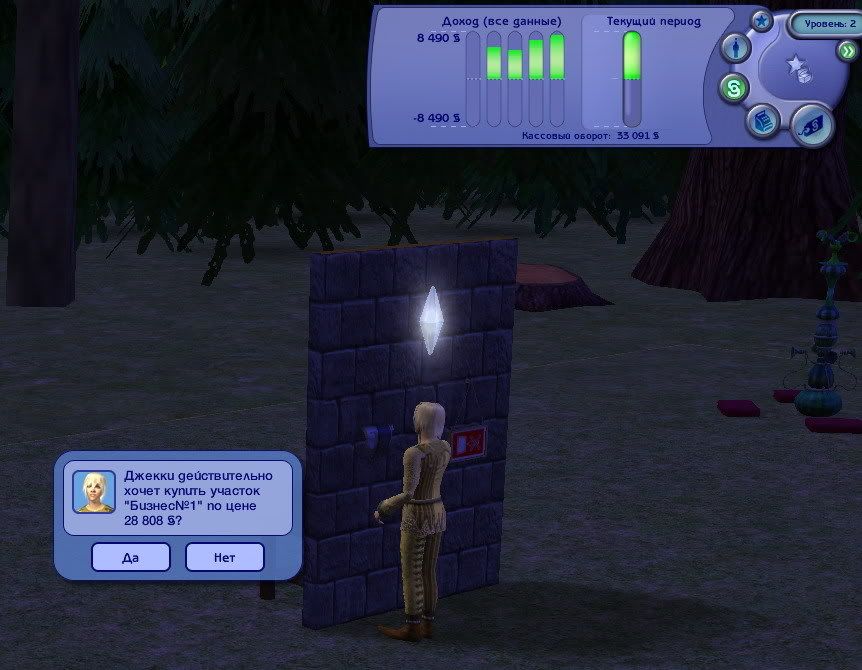Open the star and box business reward

[799, 69]
